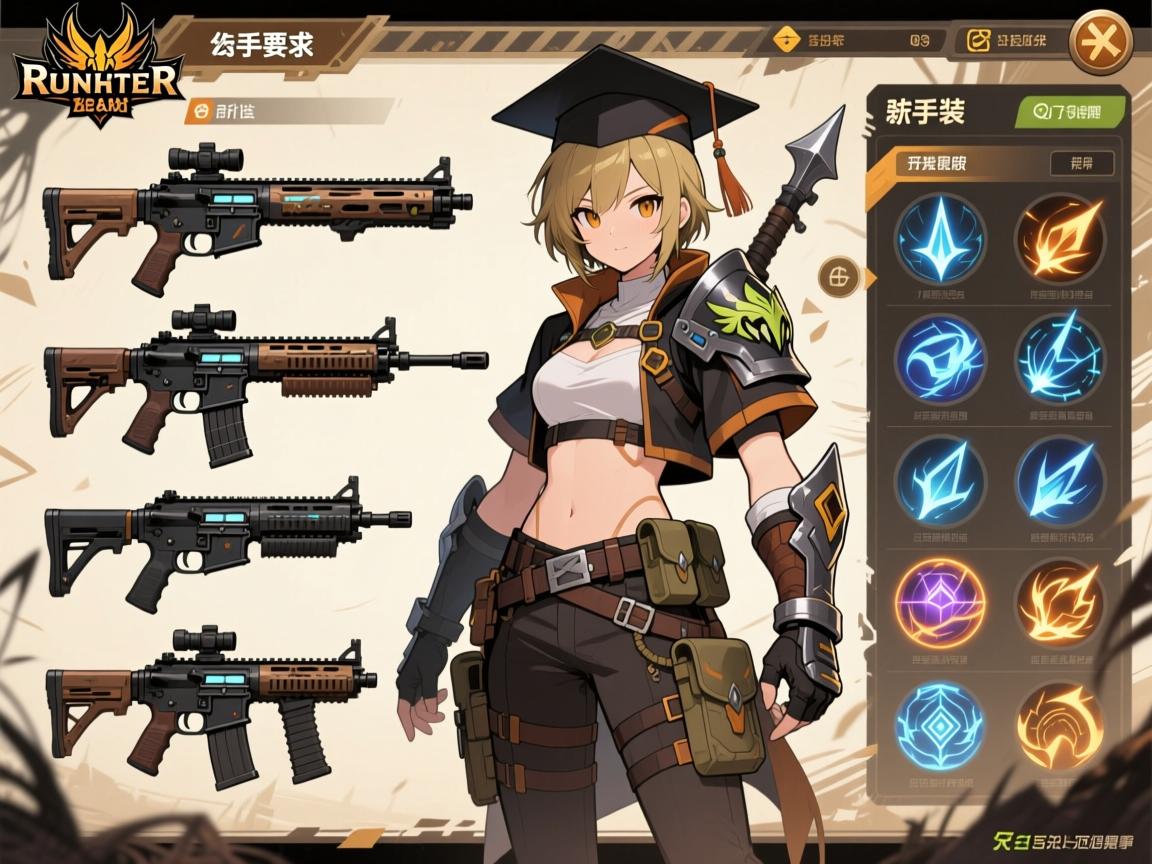Activate the blue swirling vortex skill
The height and width of the screenshot is (864, 1152).
coord(939,359)
